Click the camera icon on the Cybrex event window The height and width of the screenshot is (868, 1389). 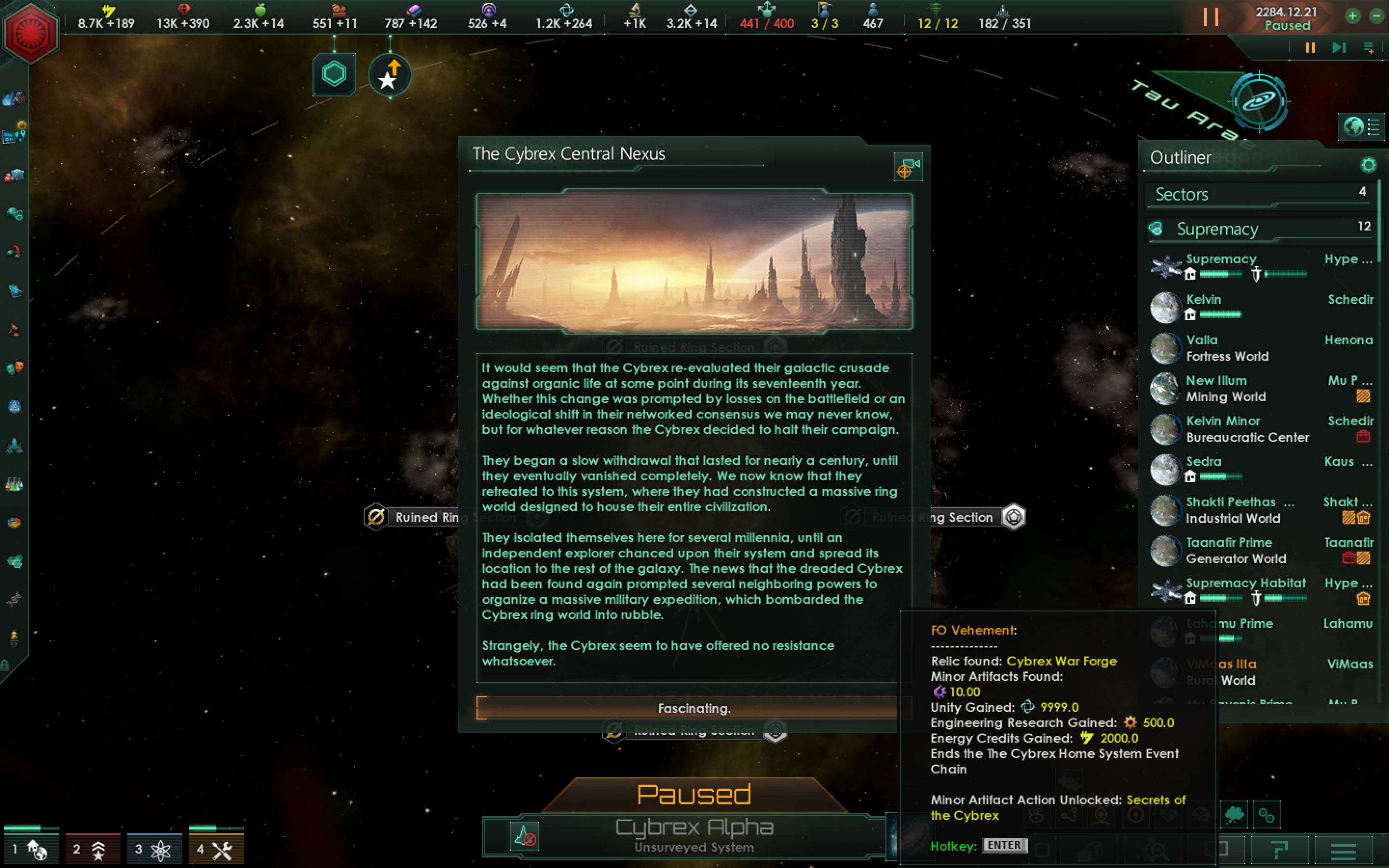click(908, 168)
